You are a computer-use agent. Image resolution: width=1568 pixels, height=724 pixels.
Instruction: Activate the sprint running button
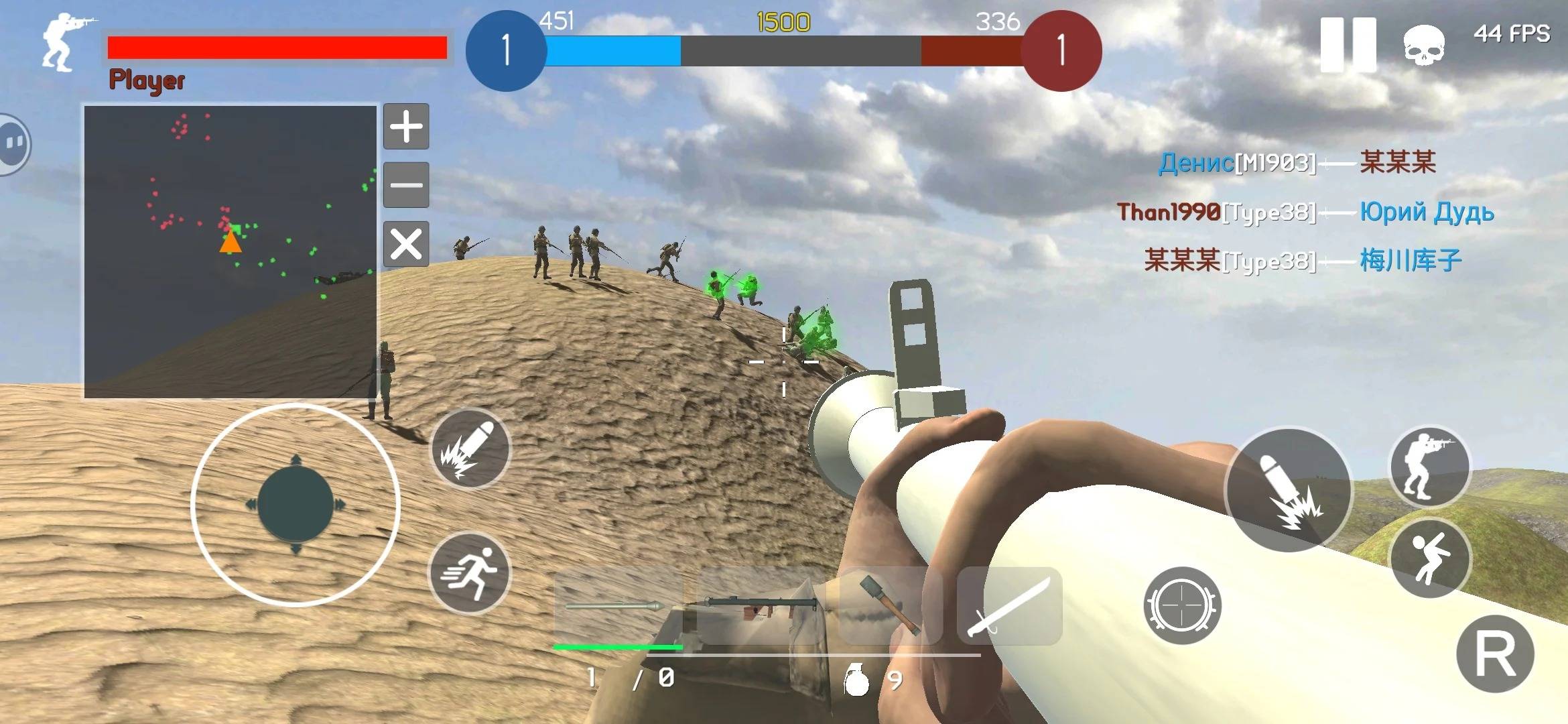pos(470,574)
